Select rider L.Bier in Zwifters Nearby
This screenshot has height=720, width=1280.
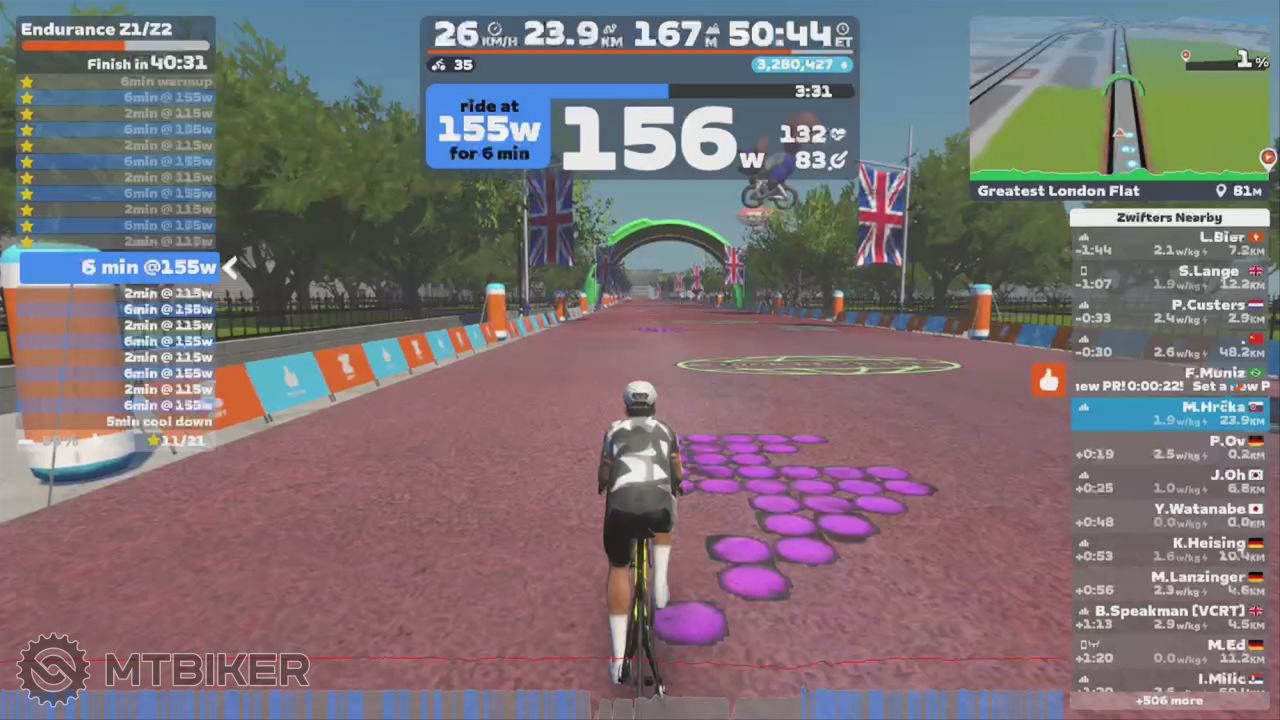pos(1169,244)
